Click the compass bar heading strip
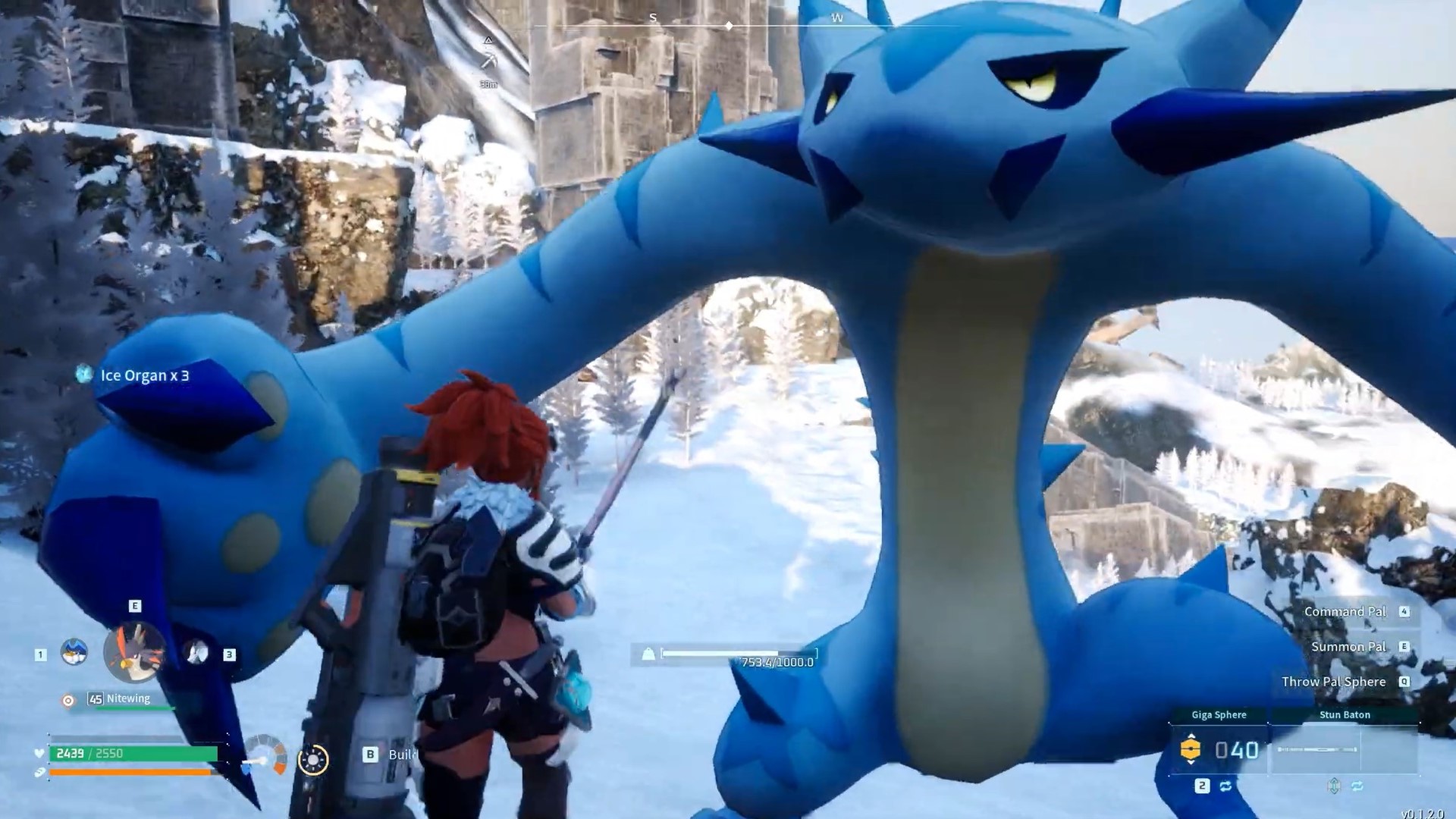Screen dimensions: 1456x819 click(728, 25)
